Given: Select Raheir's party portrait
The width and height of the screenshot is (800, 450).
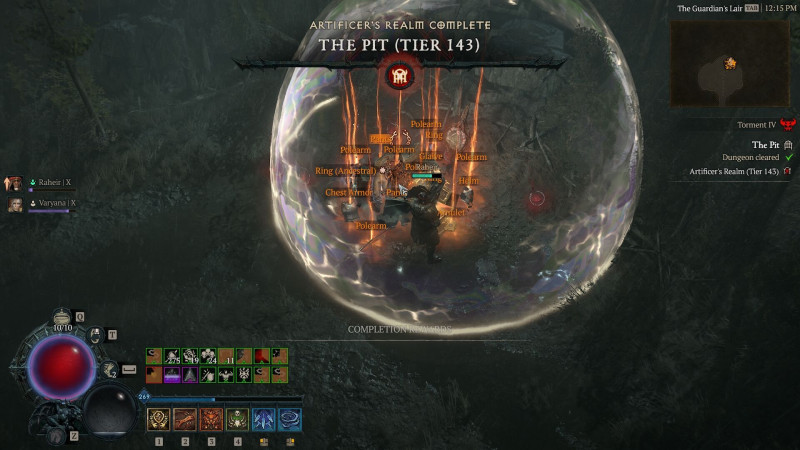Looking at the screenshot, I should pyautogui.click(x=15, y=183).
